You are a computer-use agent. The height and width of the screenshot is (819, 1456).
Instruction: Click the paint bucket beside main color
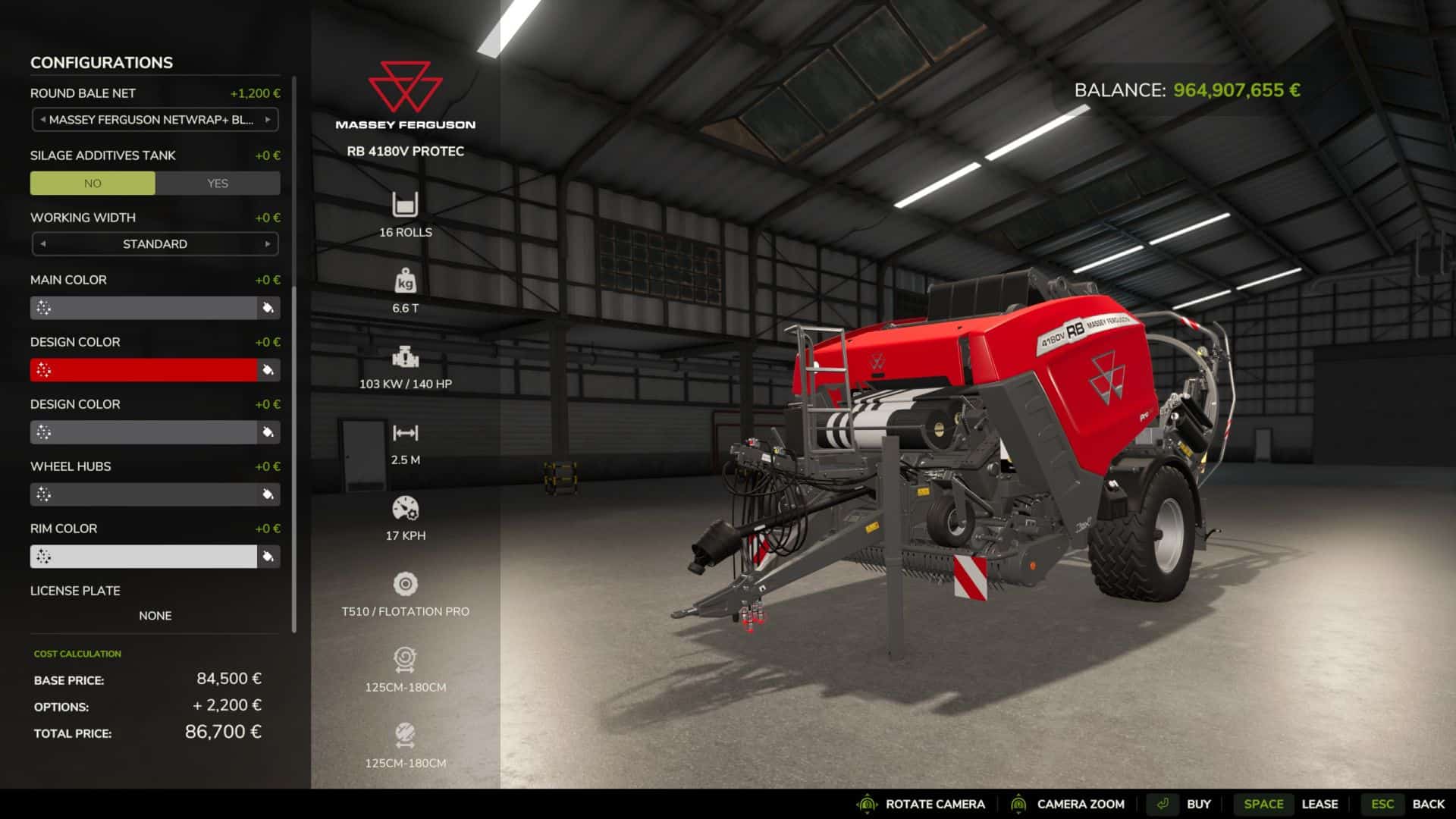[268, 308]
